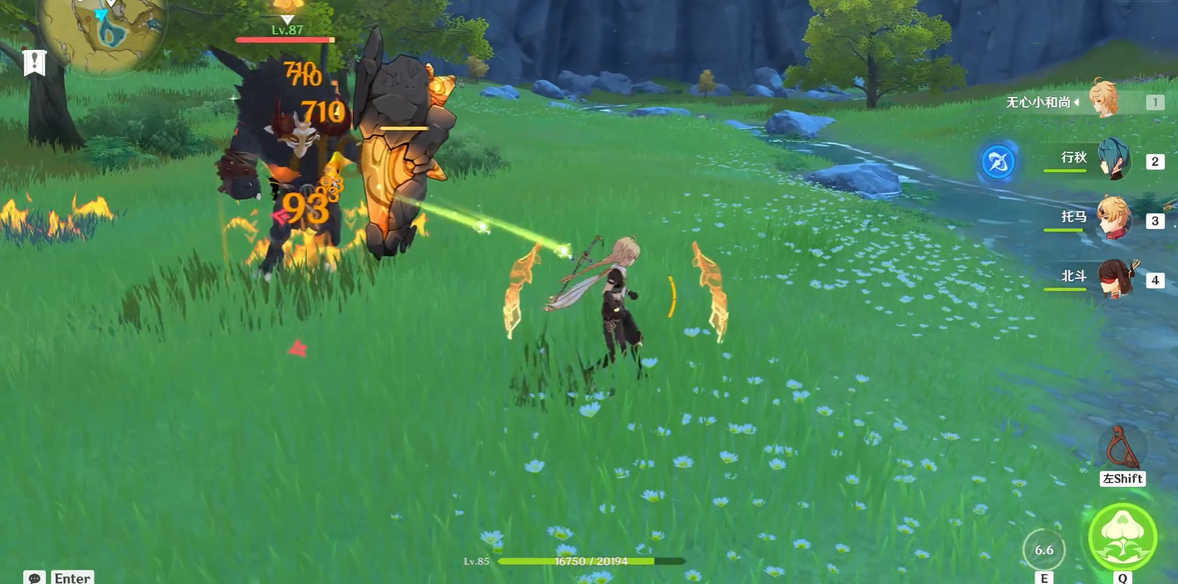This screenshot has width=1178, height=584.
Task: Activate the green Elemental Burst icon
Action: [1122, 538]
